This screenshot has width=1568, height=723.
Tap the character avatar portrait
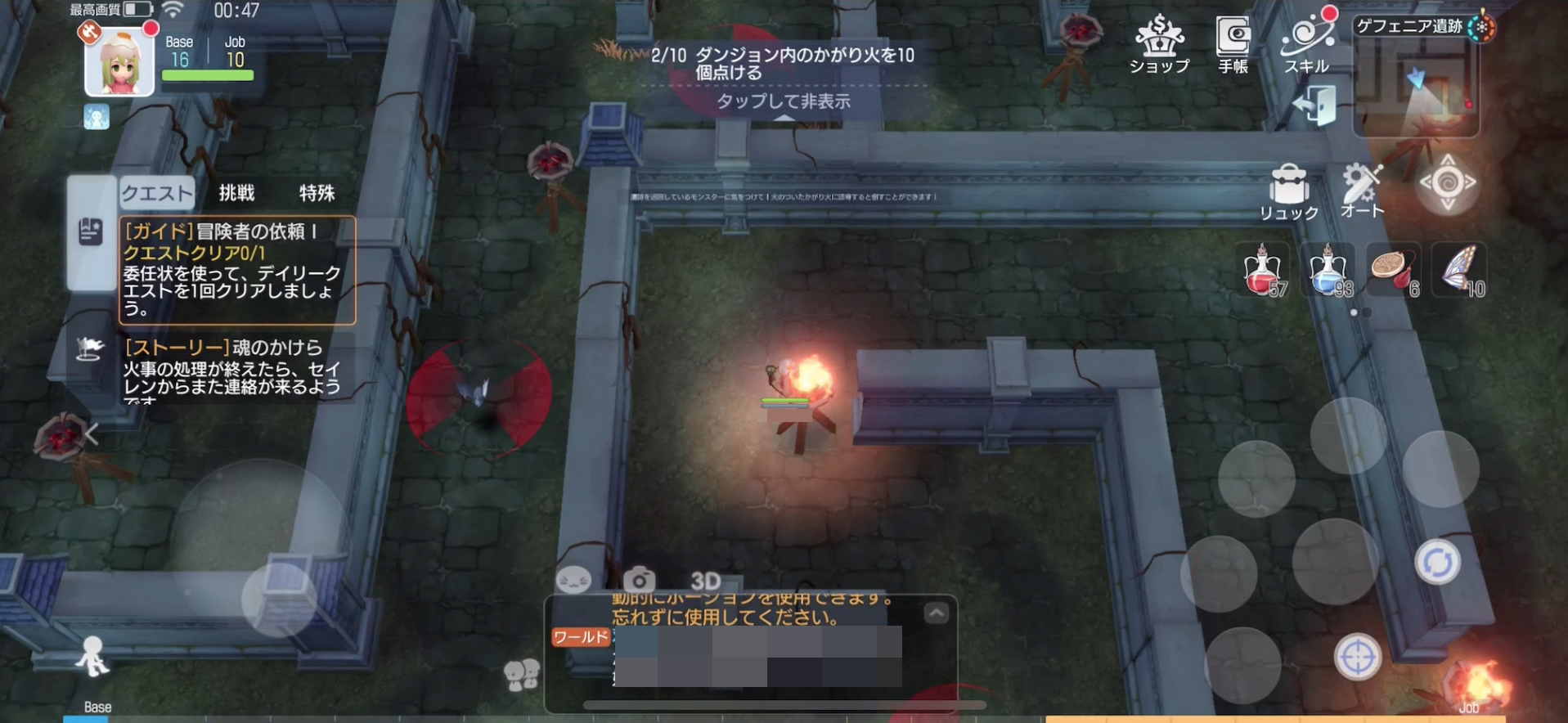coord(119,61)
